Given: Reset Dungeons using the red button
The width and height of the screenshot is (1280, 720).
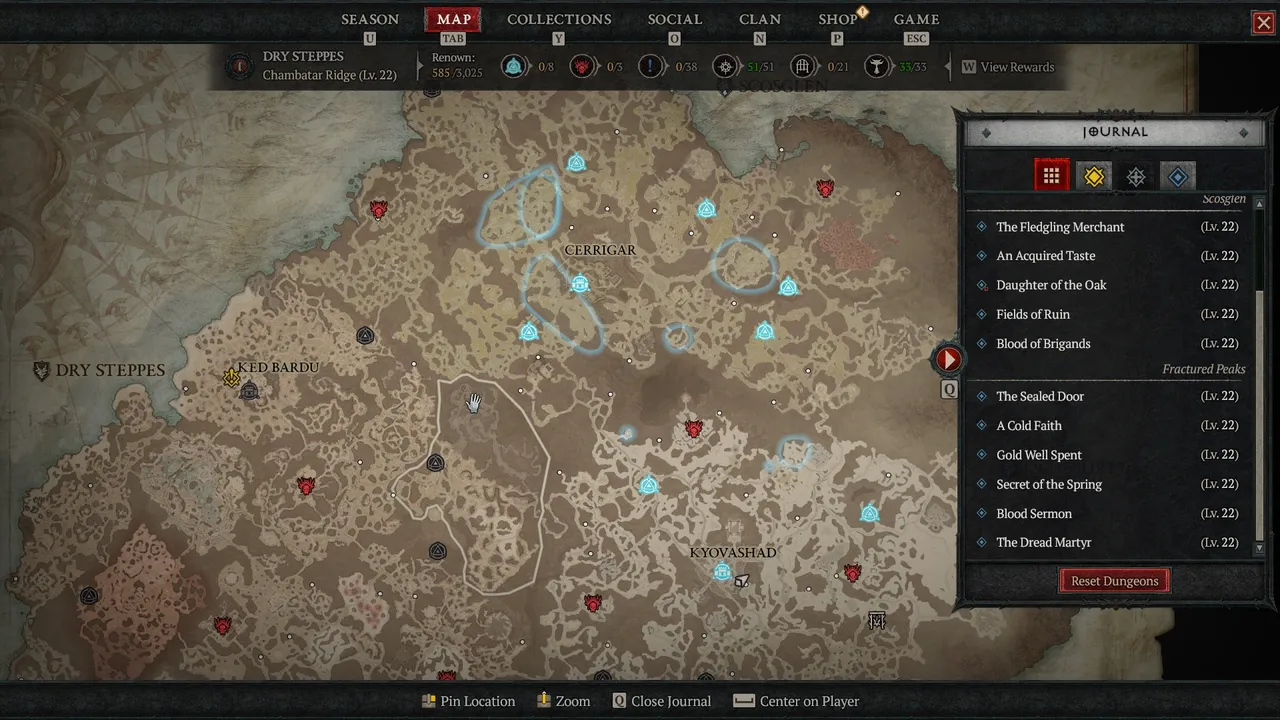Looking at the screenshot, I should pyautogui.click(x=1114, y=581).
